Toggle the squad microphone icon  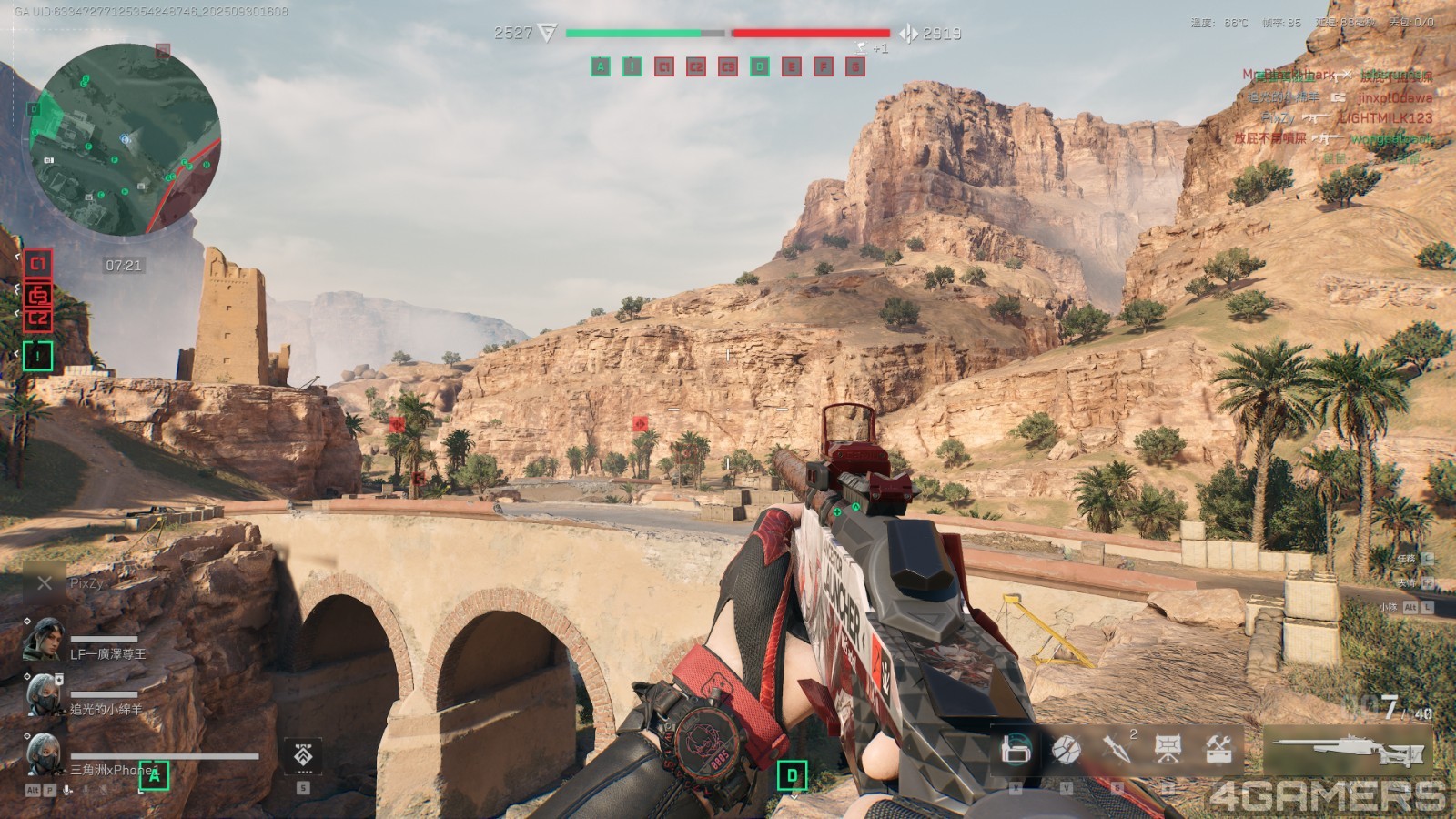coord(67,790)
